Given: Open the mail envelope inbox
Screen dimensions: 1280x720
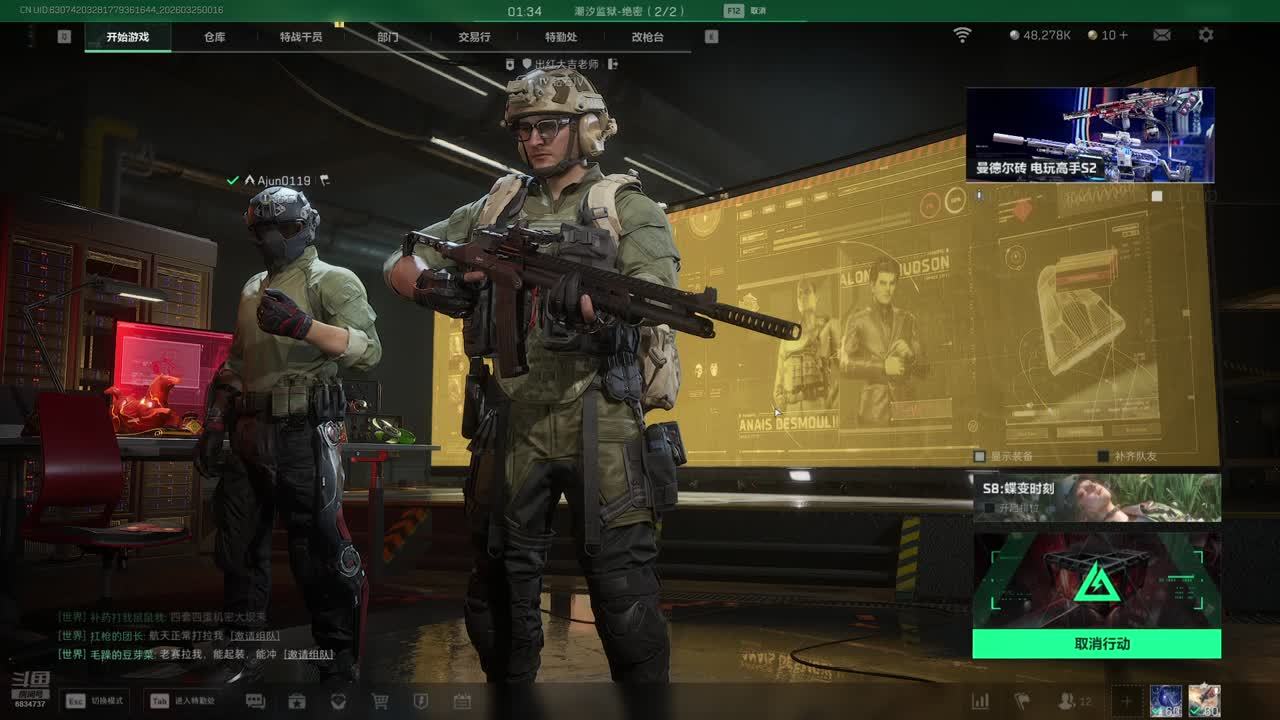Looking at the screenshot, I should coord(1162,35).
